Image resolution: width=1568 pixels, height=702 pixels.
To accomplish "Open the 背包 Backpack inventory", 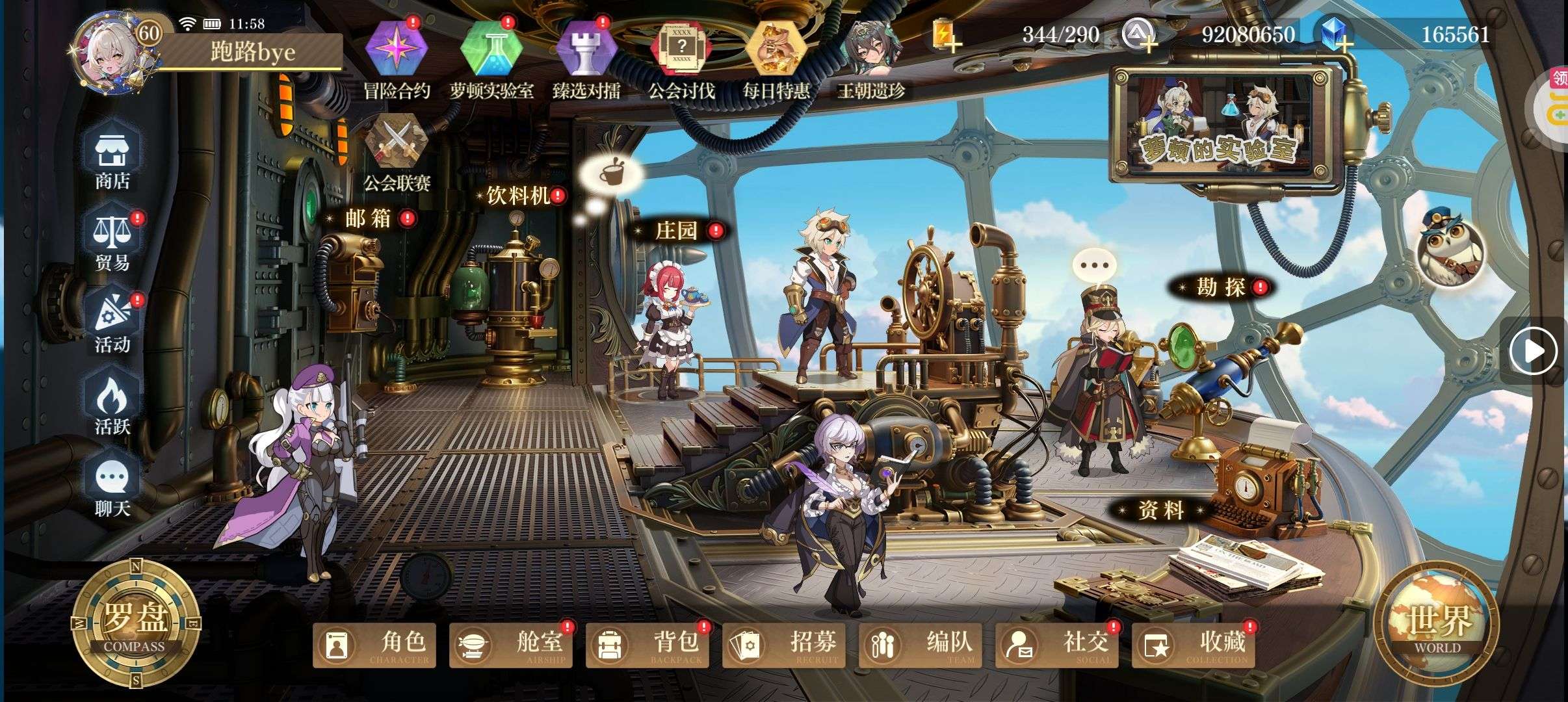I will tap(647, 645).
